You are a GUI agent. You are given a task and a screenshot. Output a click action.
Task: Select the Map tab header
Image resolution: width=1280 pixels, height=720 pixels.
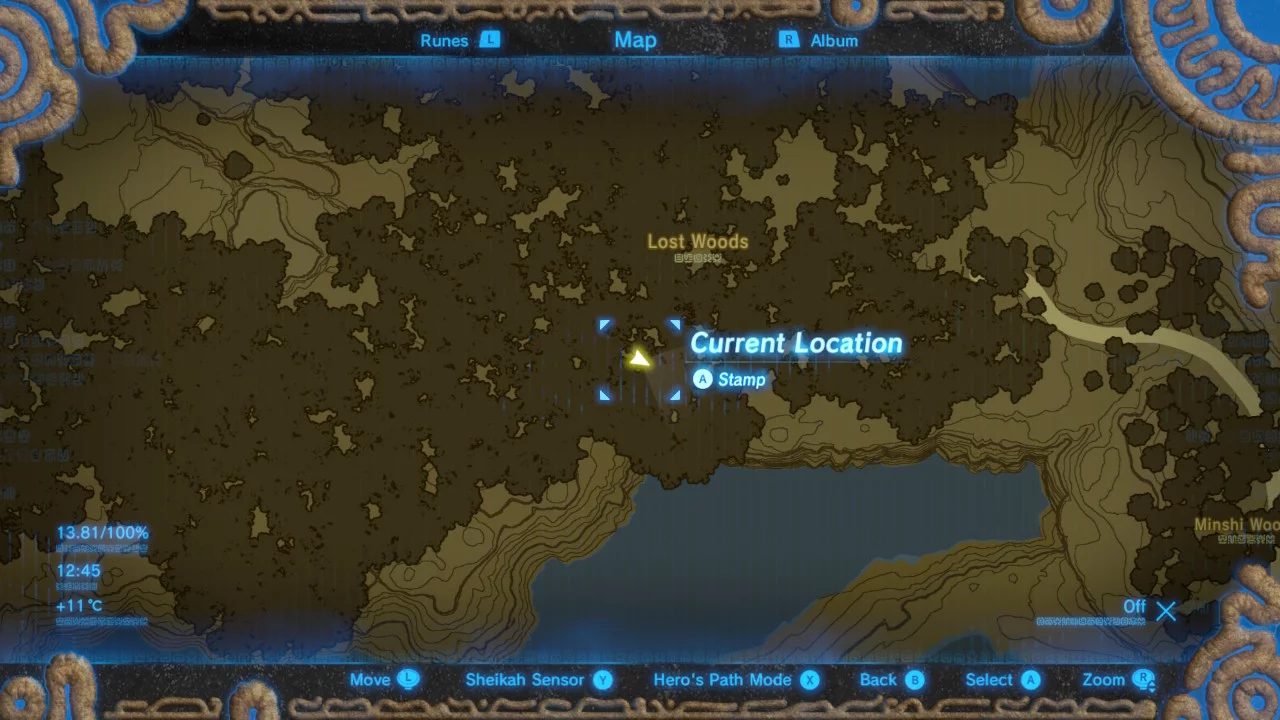(635, 40)
